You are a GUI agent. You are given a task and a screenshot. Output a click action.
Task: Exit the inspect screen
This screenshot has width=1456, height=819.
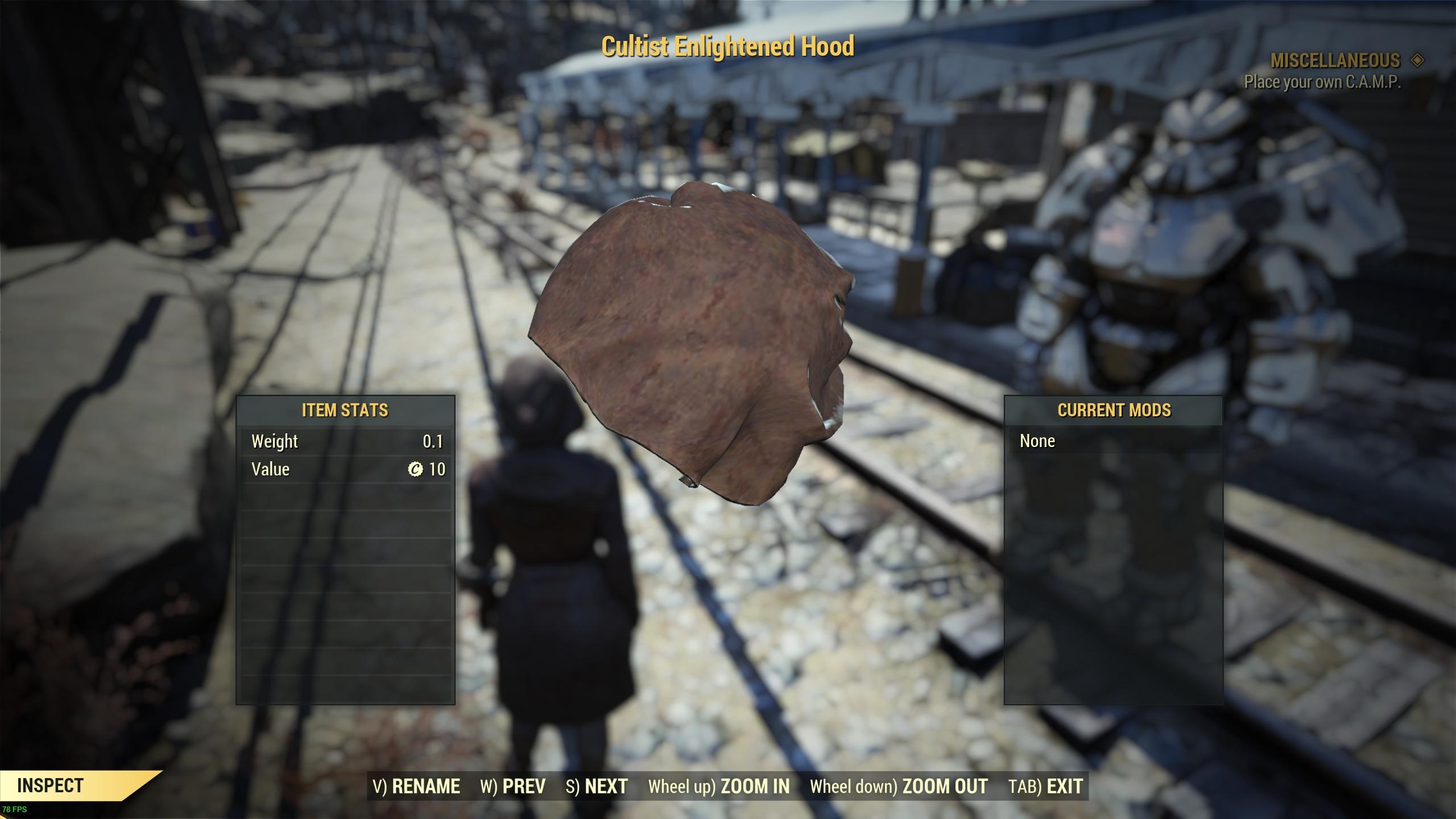[x=1045, y=786]
